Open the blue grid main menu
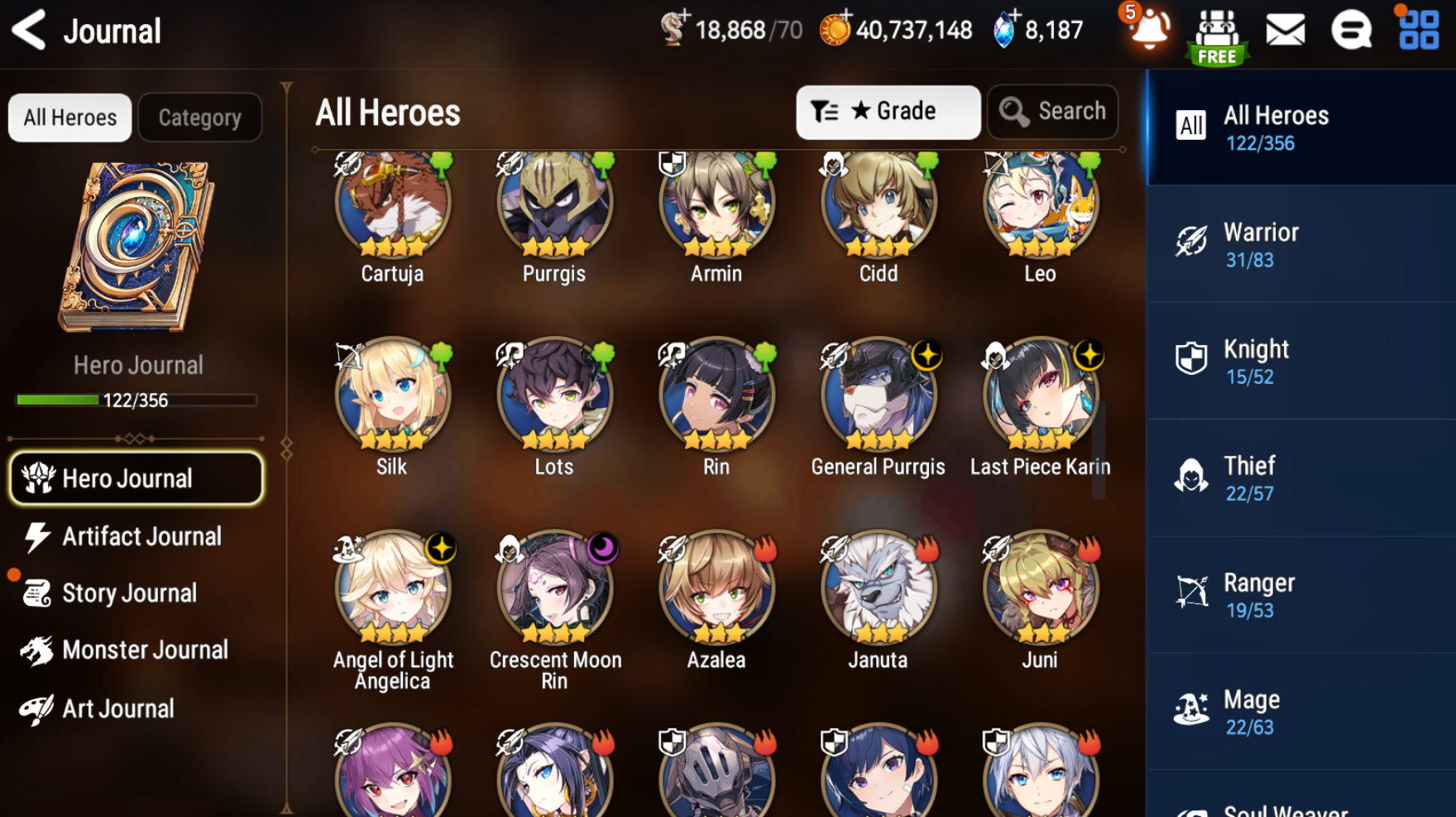This screenshot has width=1456, height=817. [x=1419, y=30]
